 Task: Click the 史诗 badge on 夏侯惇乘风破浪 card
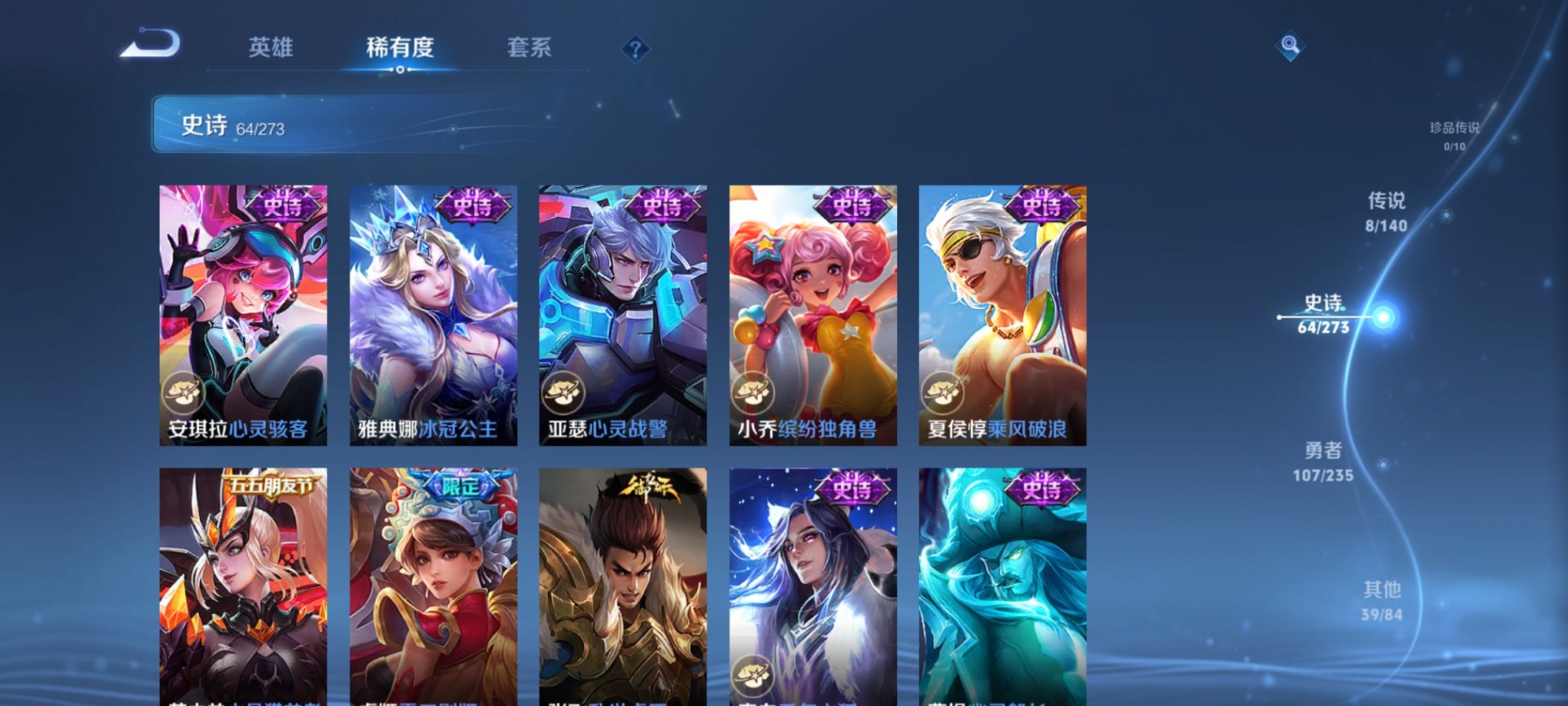click(1042, 205)
